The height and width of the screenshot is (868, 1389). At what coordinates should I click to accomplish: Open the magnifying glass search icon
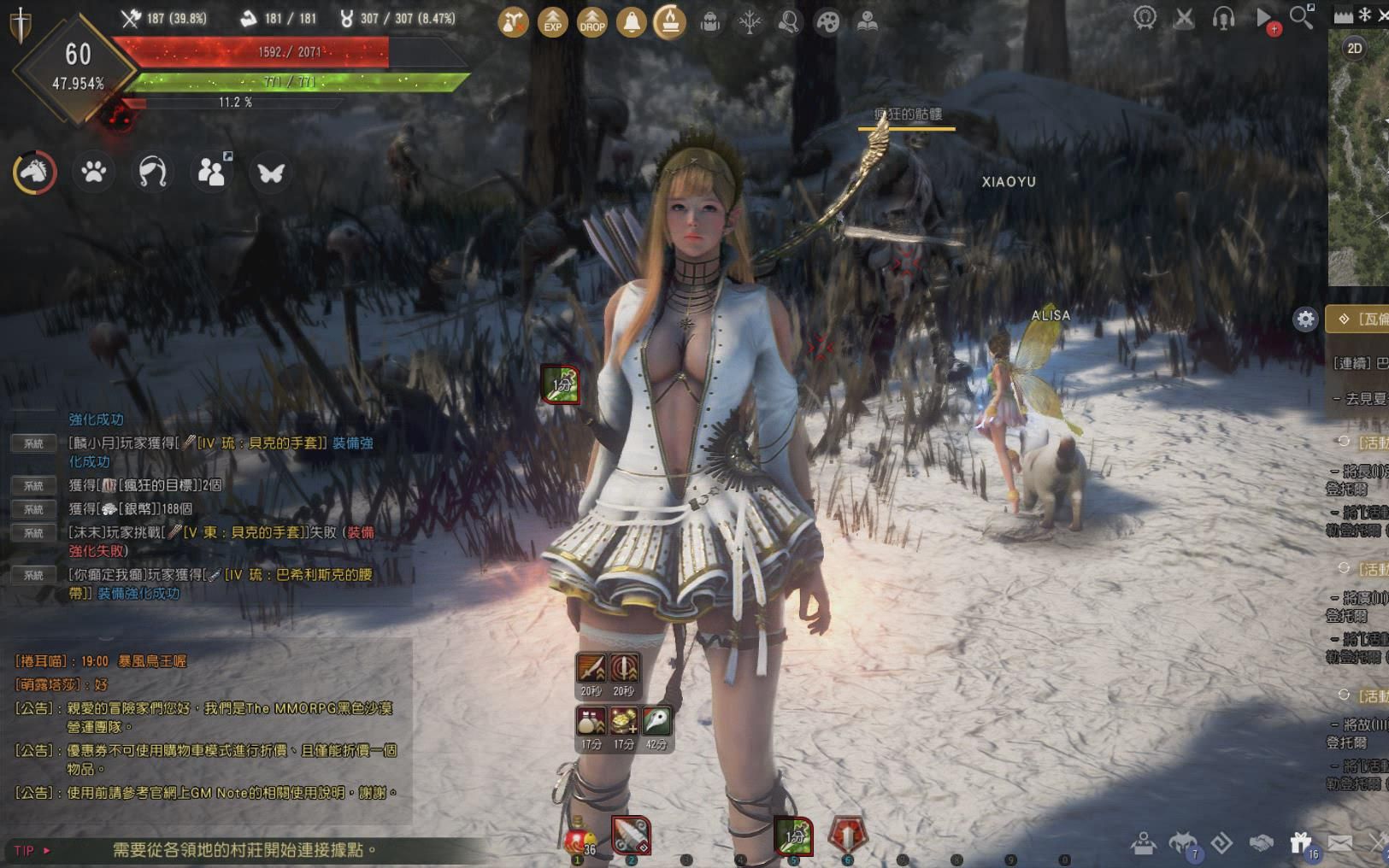[x=1302, y=17]
